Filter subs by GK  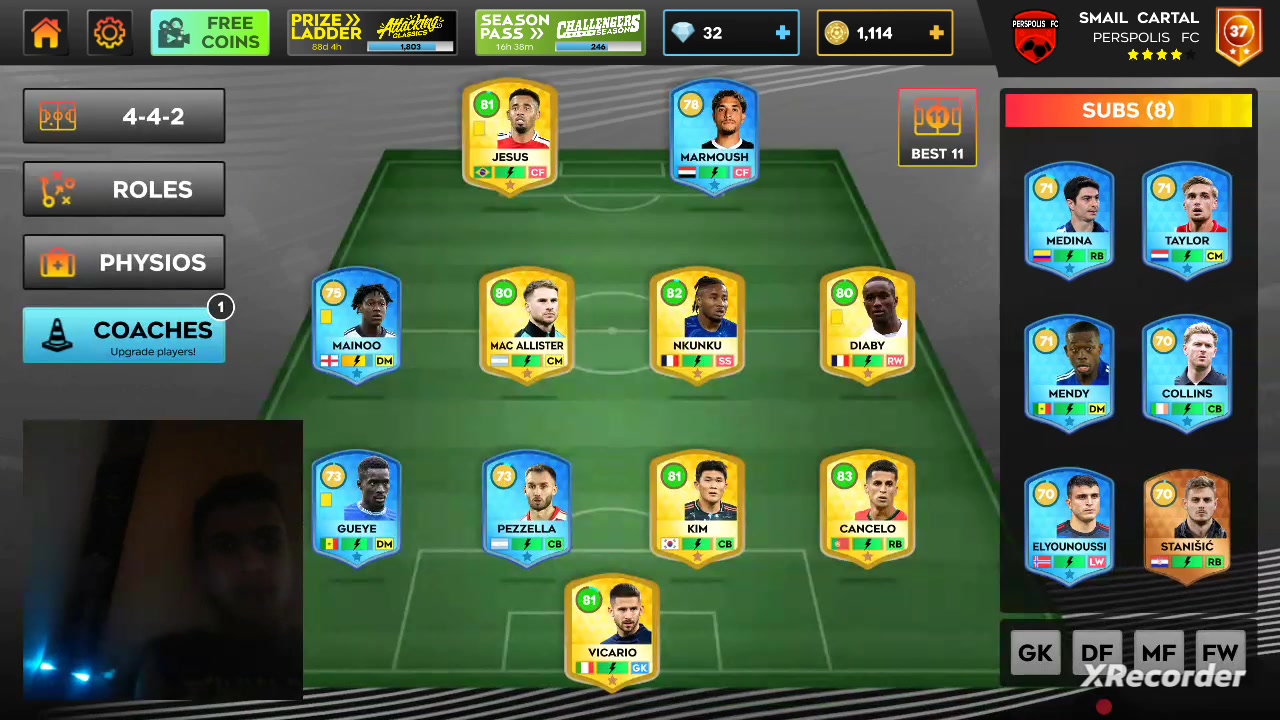[1035, 654]
